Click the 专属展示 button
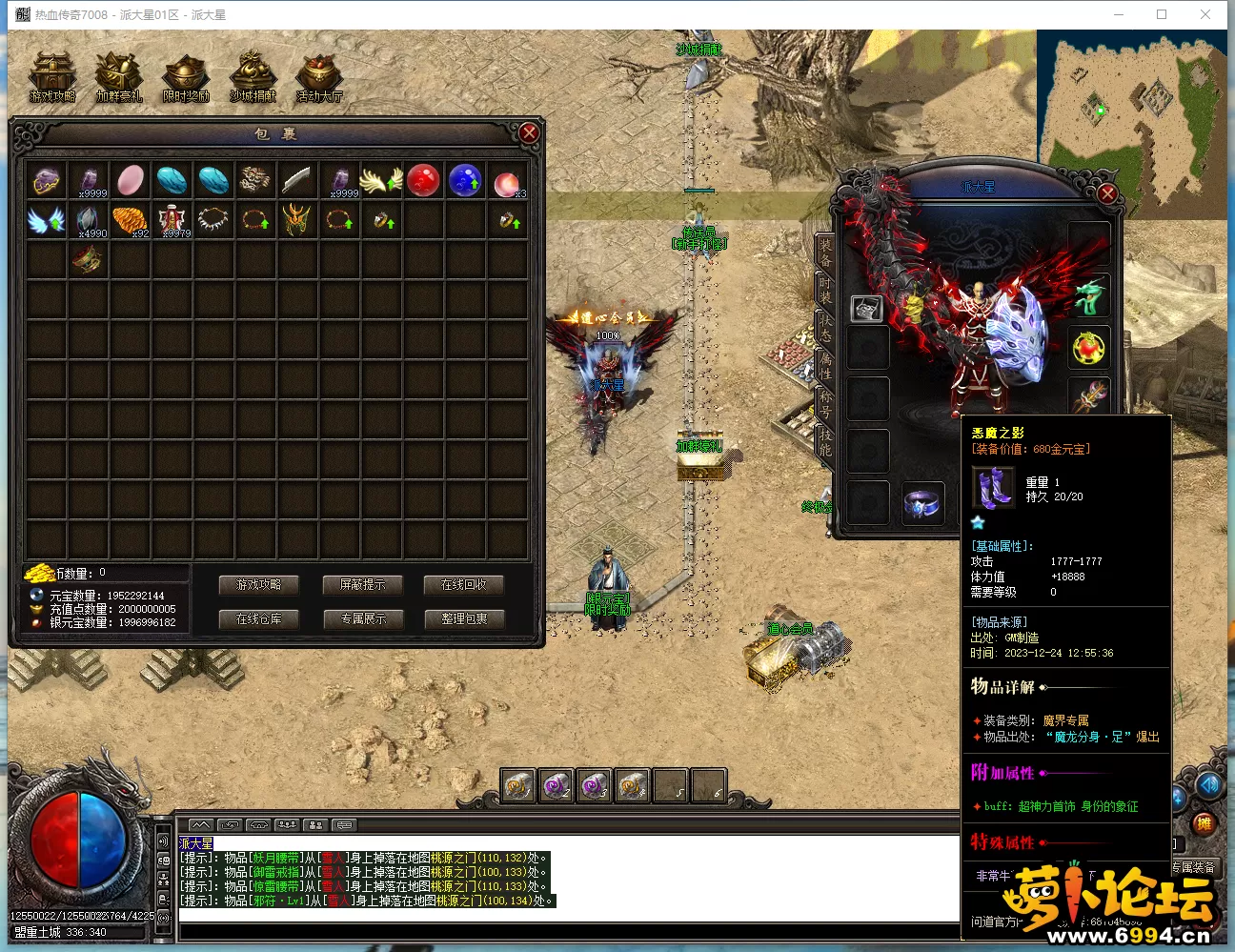 362,619
